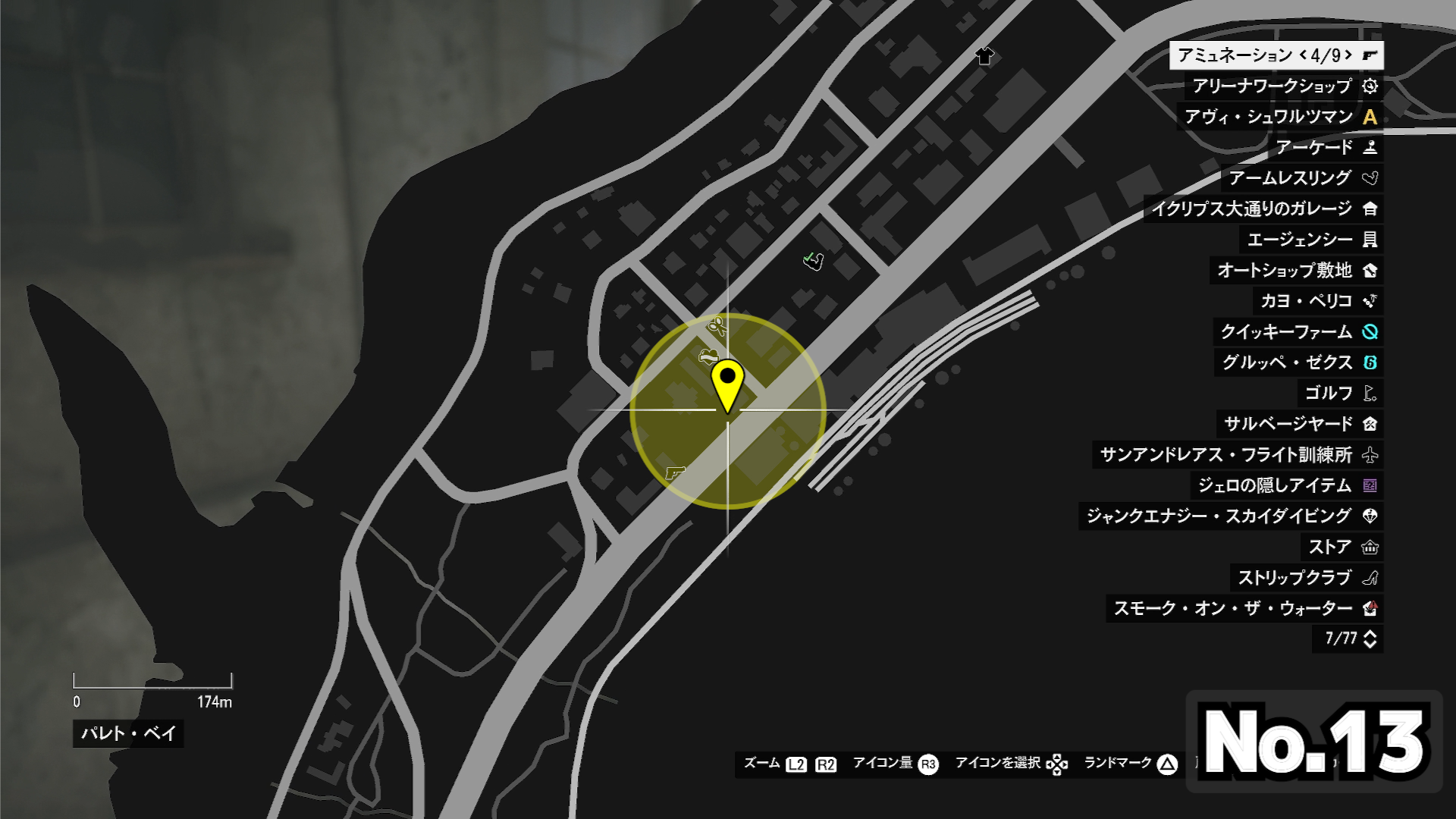Choose the エージェンシー legend entry

1311,240
